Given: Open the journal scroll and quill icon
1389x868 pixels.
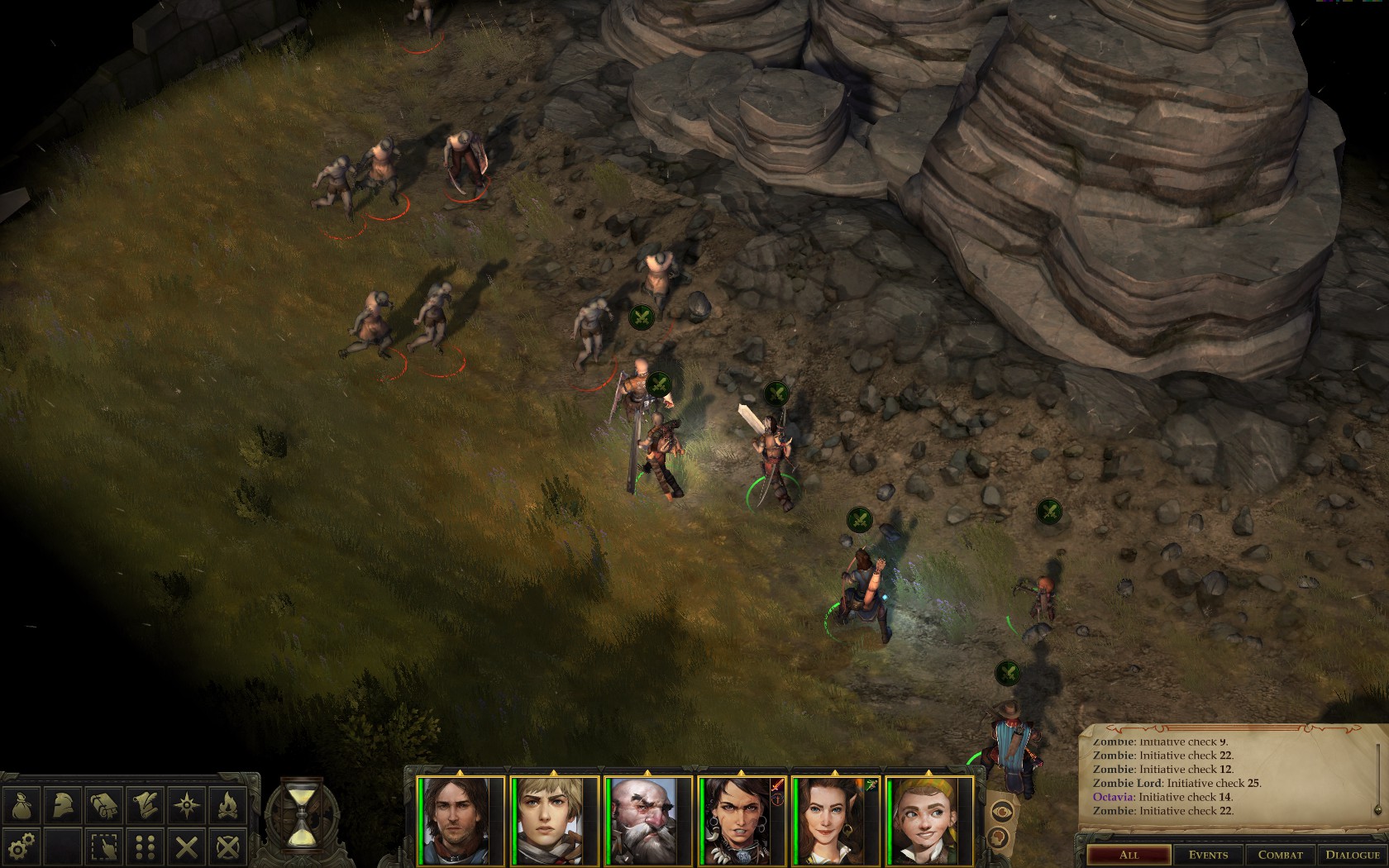Looking at the screenshot, I should [x=146, y=804].
